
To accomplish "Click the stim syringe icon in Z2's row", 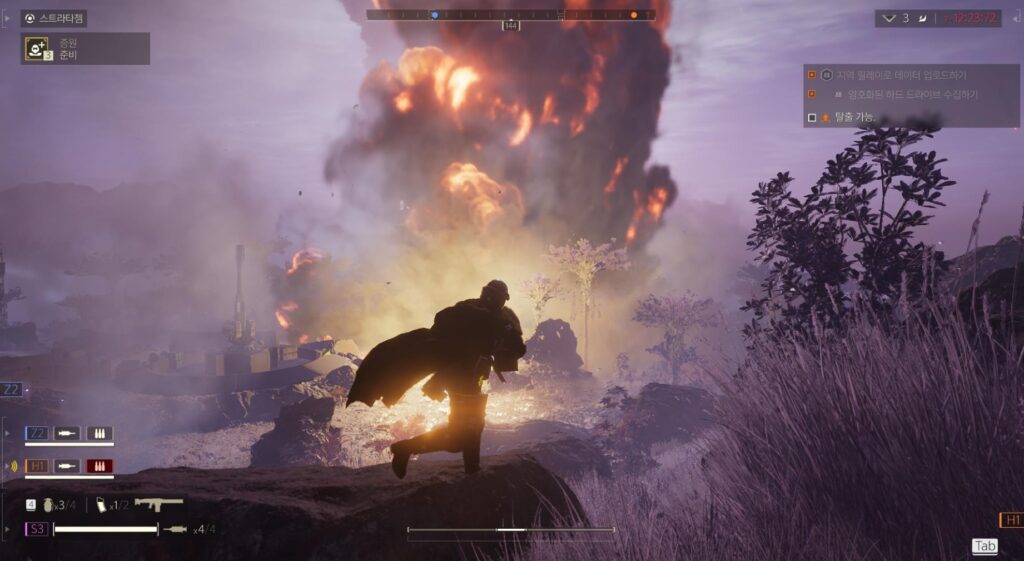I will pyautogui.click(x=68, y=433).
